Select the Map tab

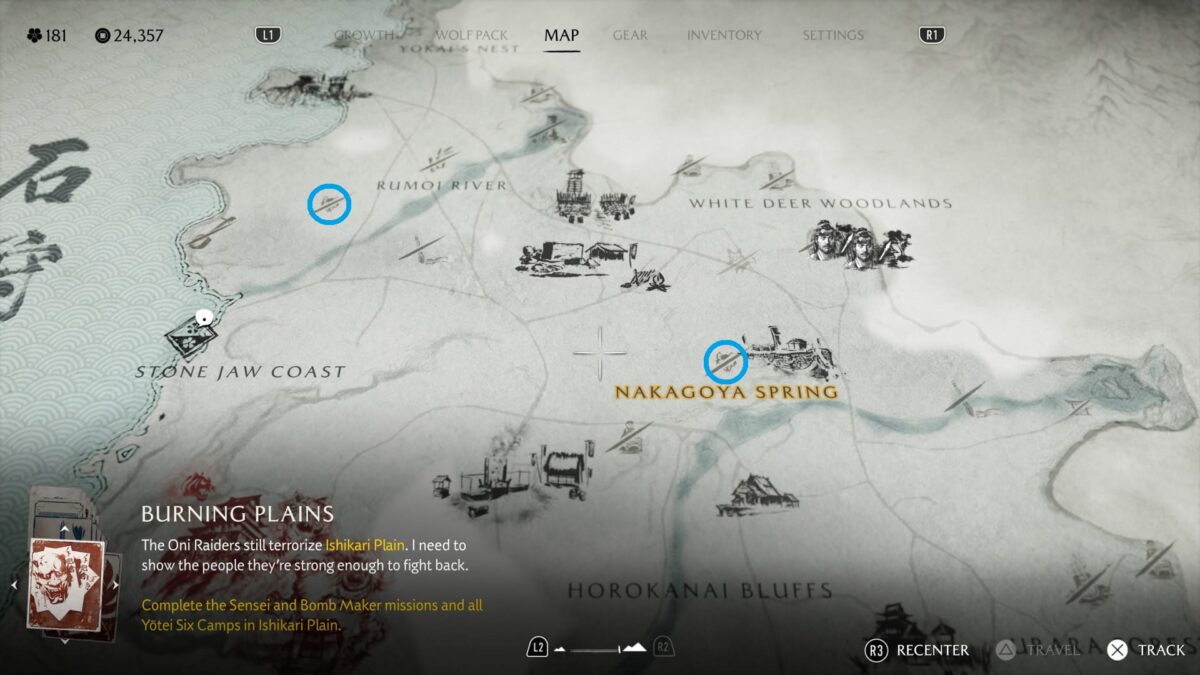click(561, 35)
